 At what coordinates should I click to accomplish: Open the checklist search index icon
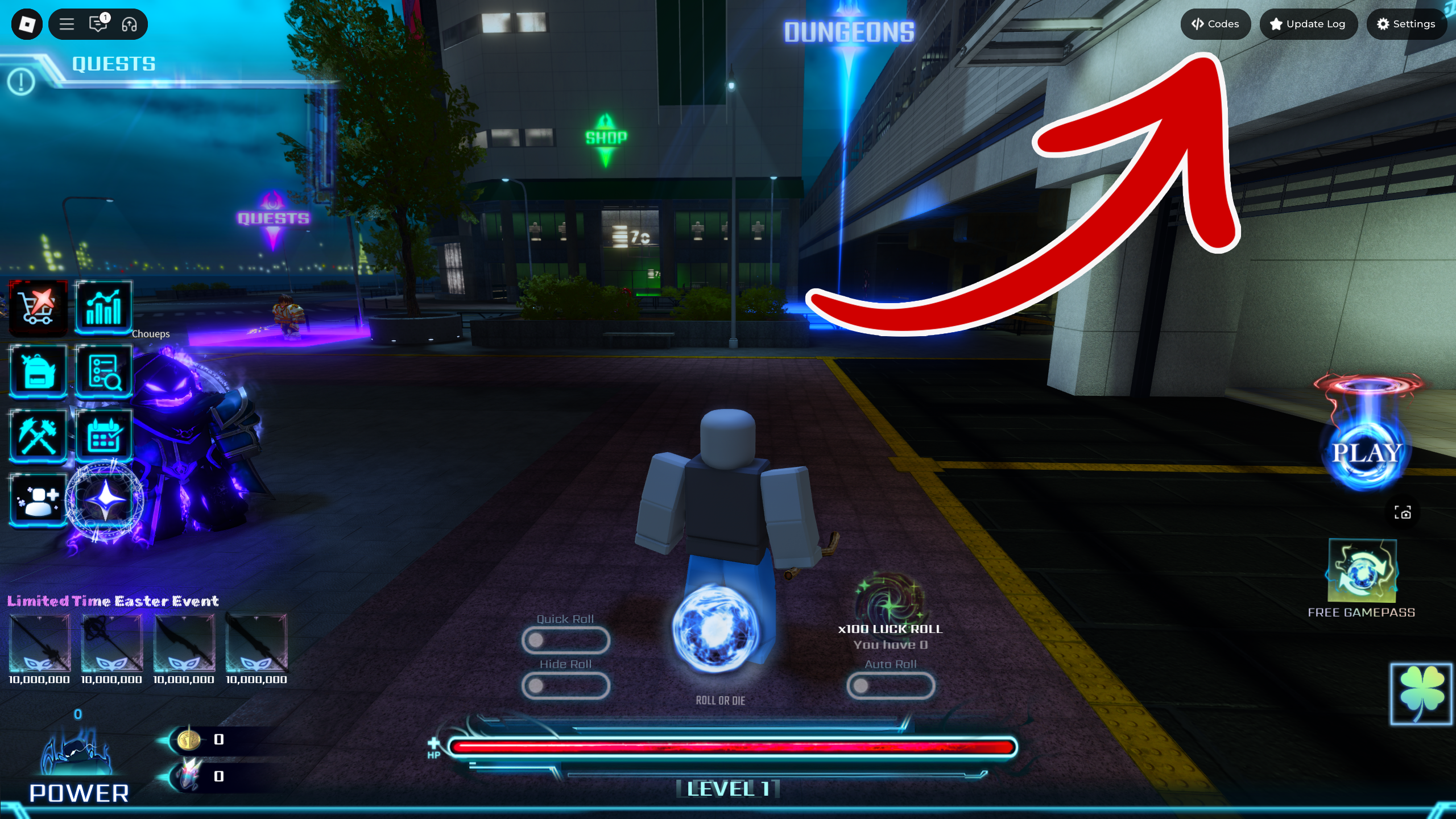[x=104, y=371]
